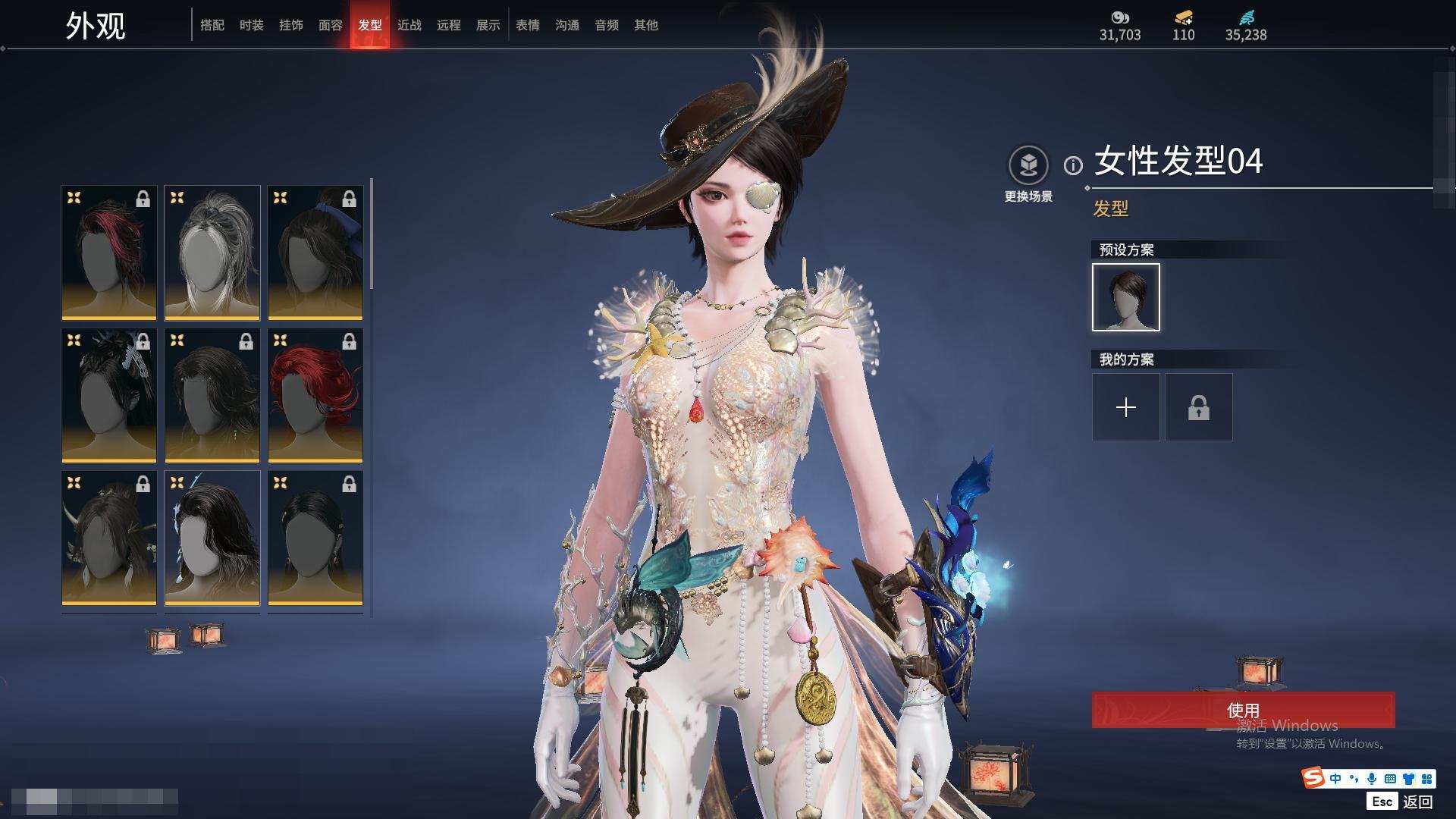Click the red 使用 button

click(x=1243, y=710)
